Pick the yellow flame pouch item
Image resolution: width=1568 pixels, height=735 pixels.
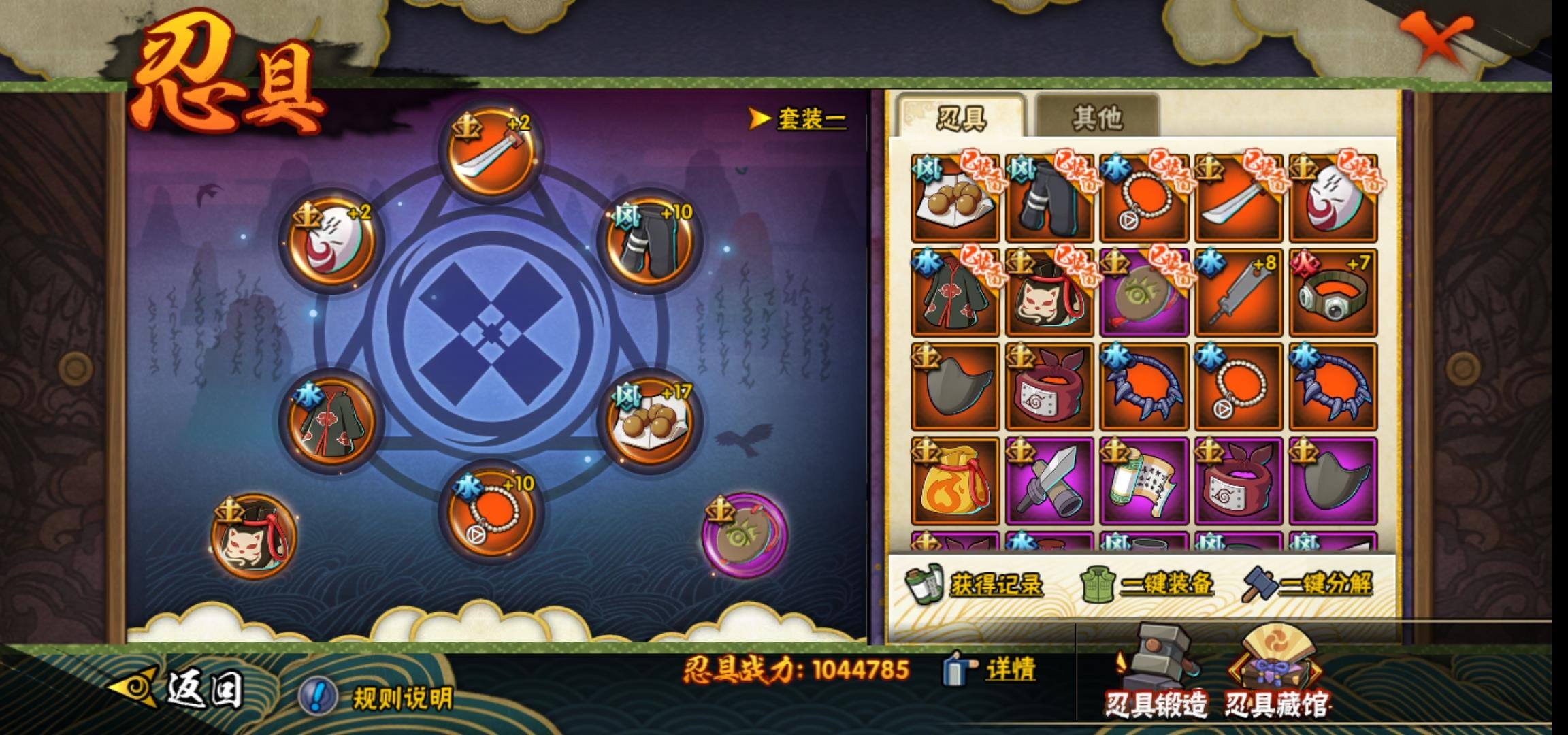955,482
